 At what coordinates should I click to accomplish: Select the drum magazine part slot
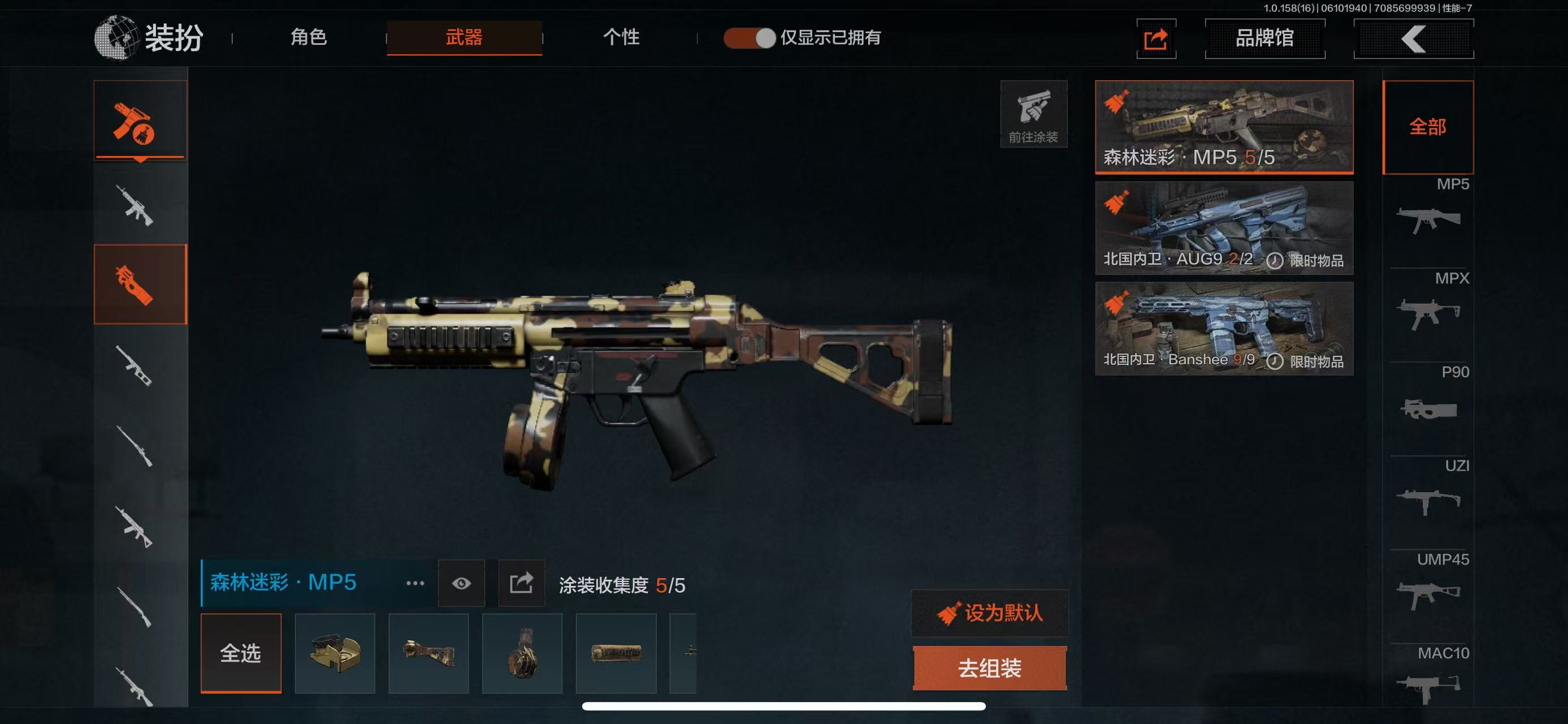point(522,653)
